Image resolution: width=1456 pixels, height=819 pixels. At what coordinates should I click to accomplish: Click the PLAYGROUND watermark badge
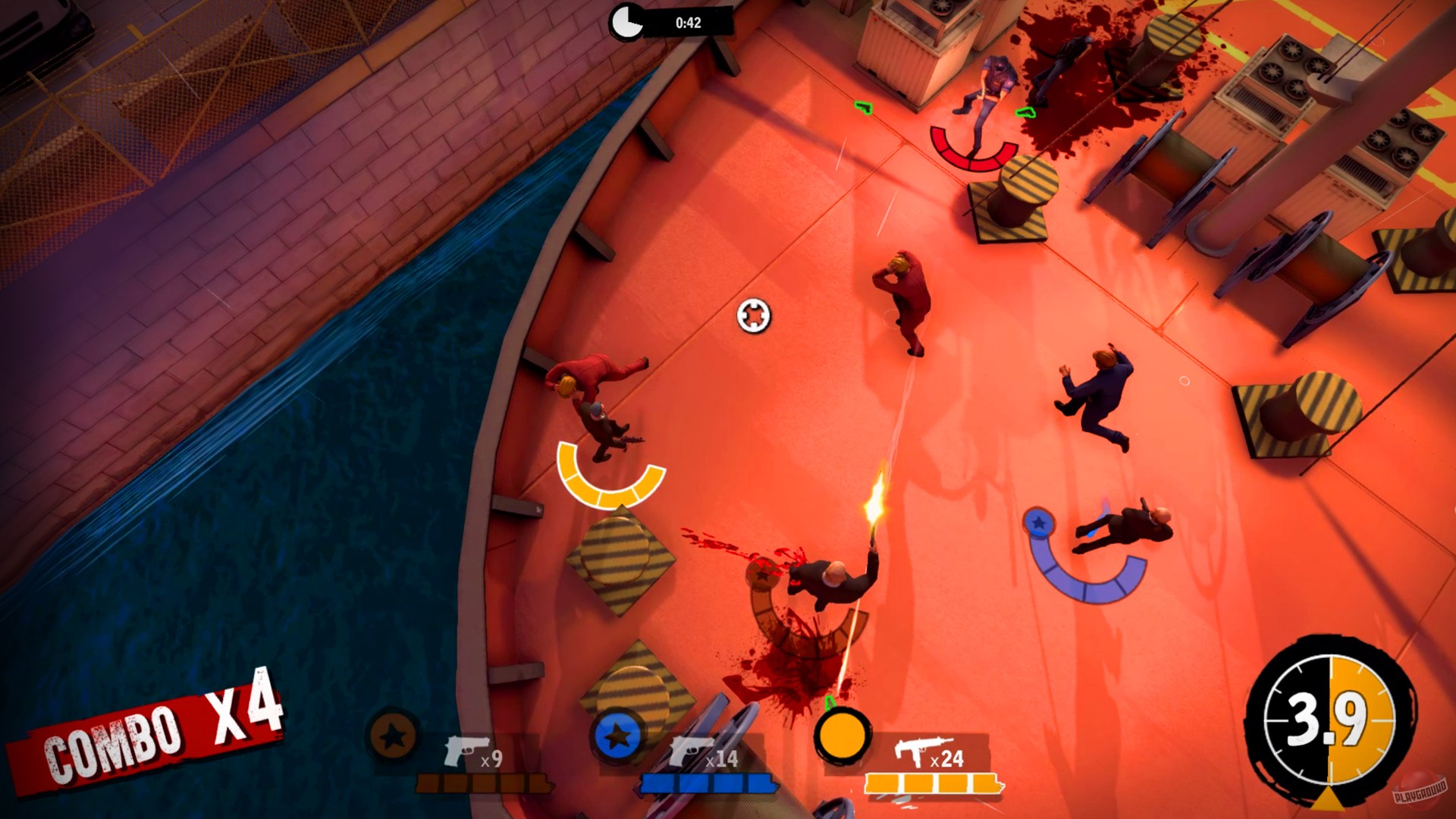point(1420,792)
